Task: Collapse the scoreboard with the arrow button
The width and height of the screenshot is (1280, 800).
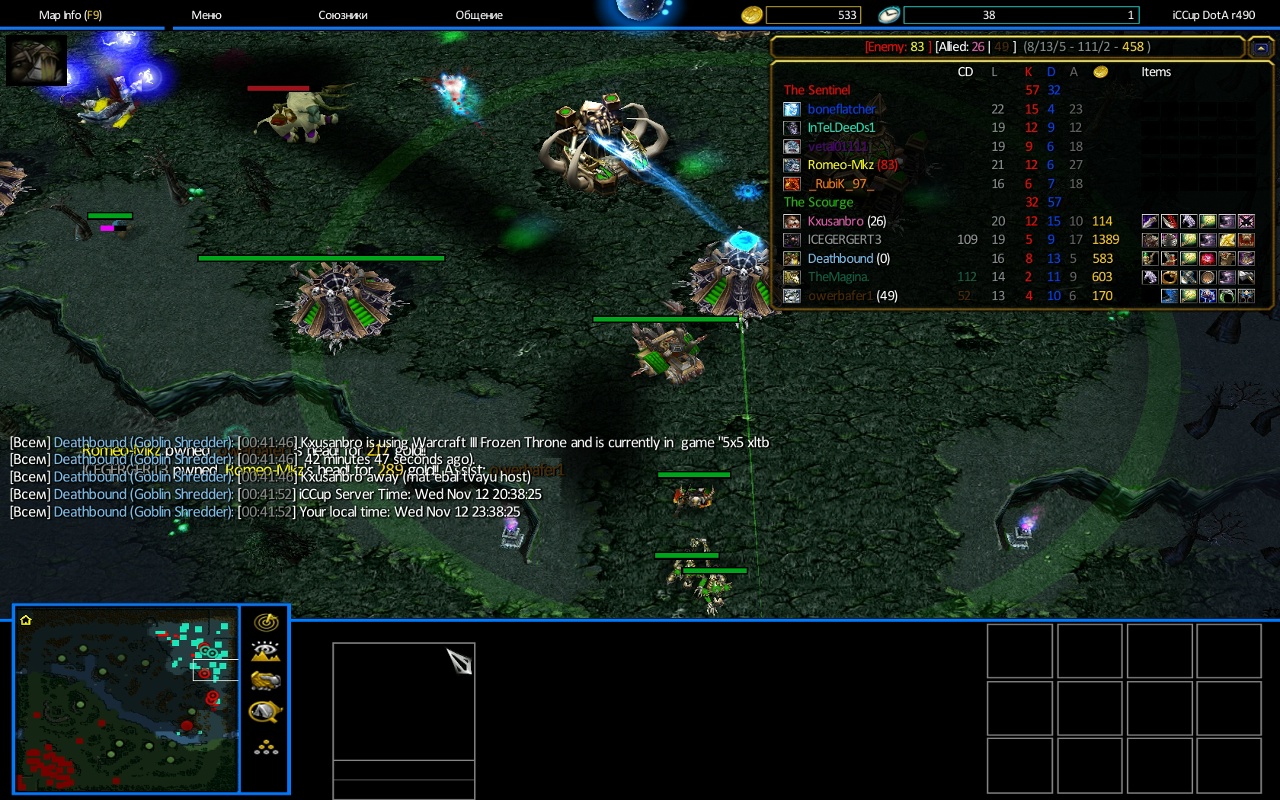Action: point(1260,47)
